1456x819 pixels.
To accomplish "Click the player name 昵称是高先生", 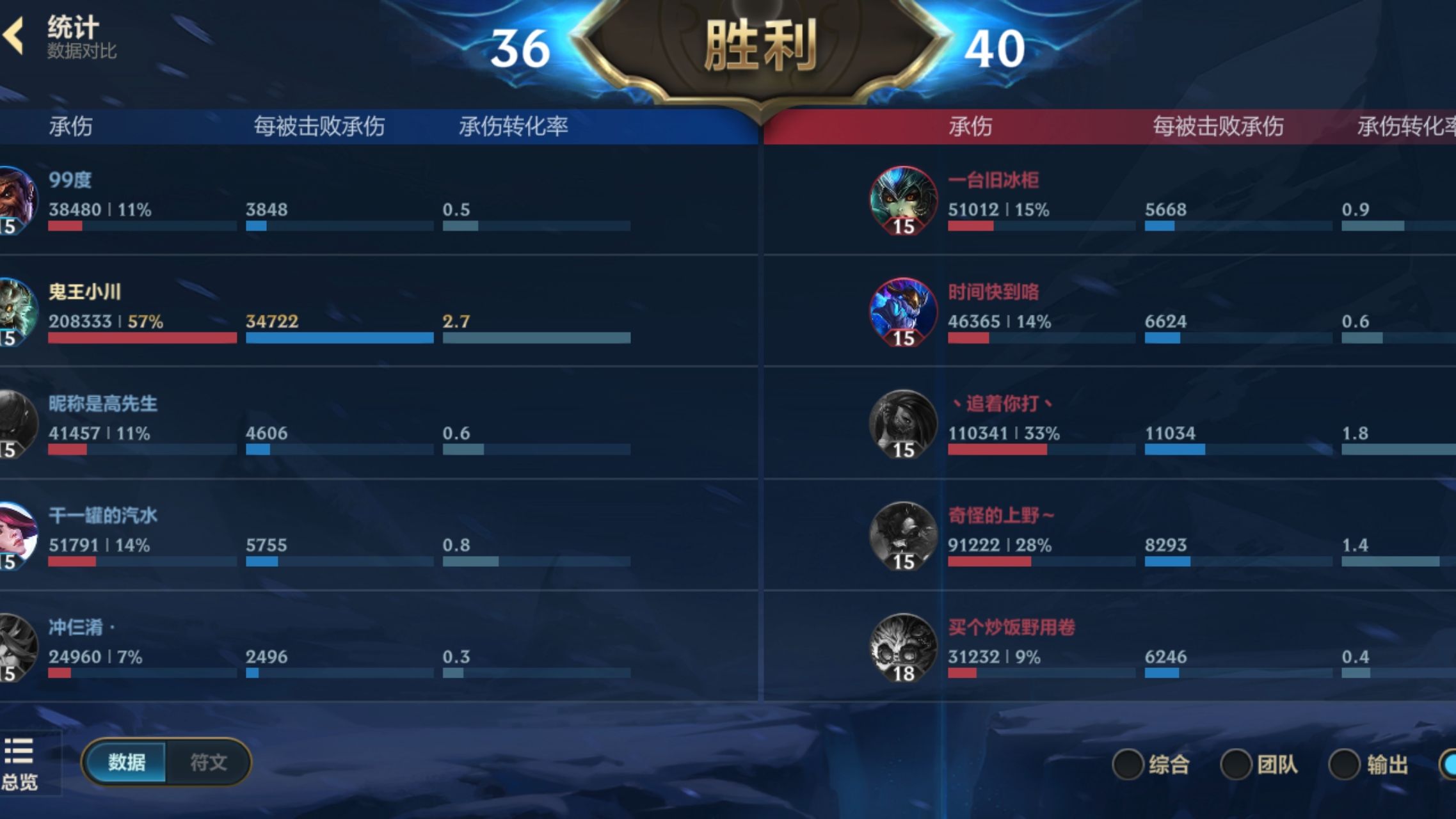I will pos(102,403).
